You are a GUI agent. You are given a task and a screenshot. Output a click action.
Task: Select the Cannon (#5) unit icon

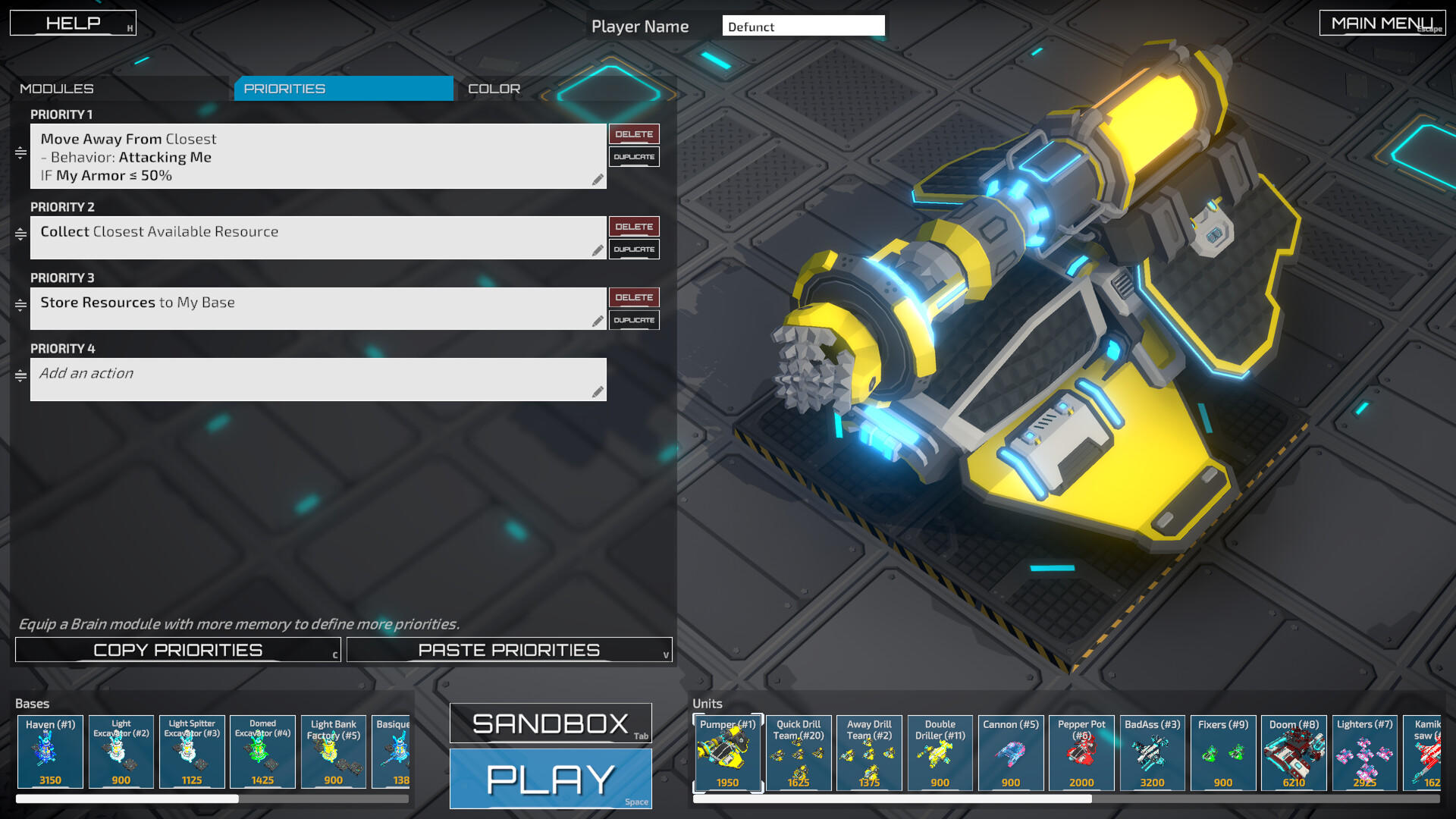1010,753
